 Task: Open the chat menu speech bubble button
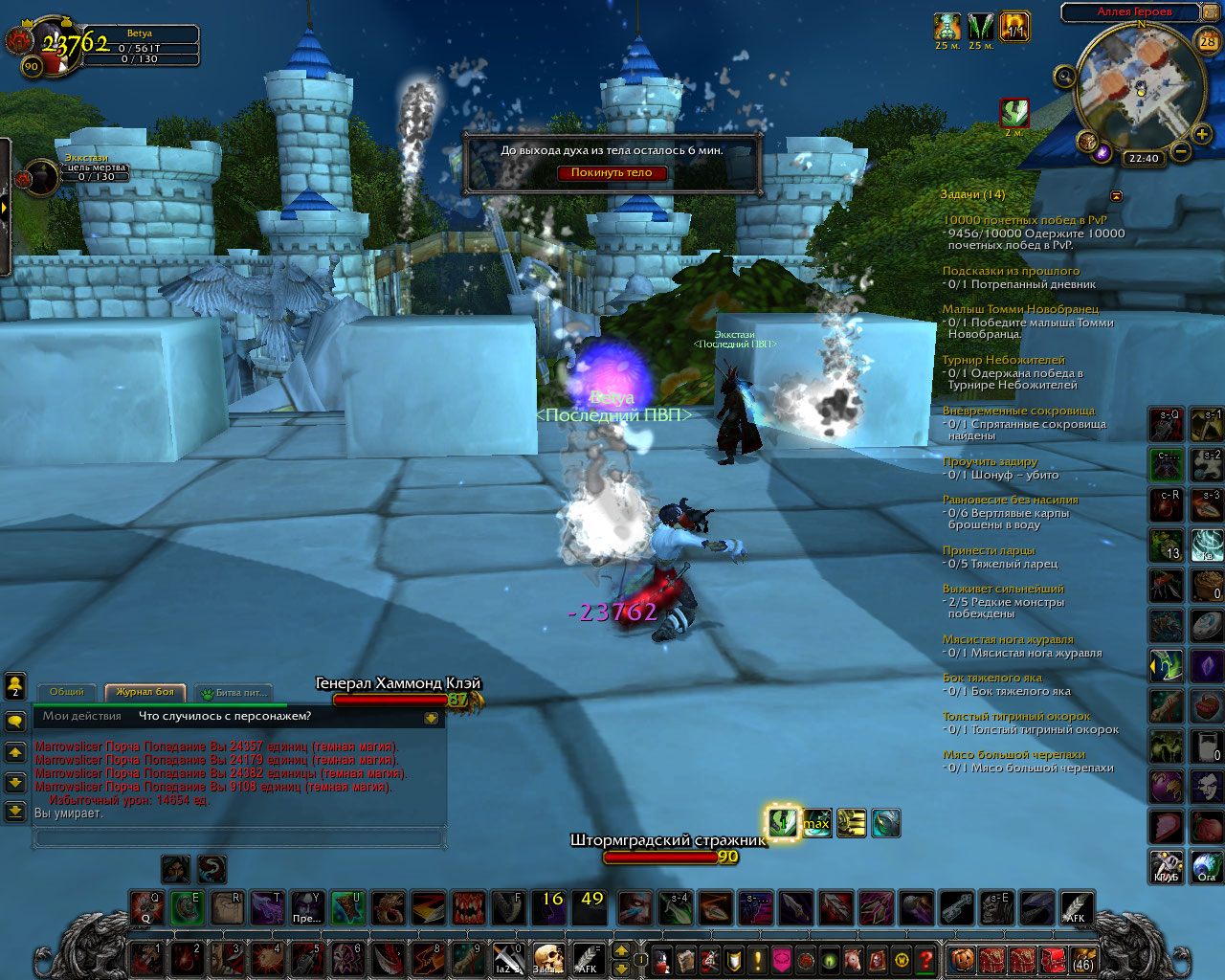point(15,721)
